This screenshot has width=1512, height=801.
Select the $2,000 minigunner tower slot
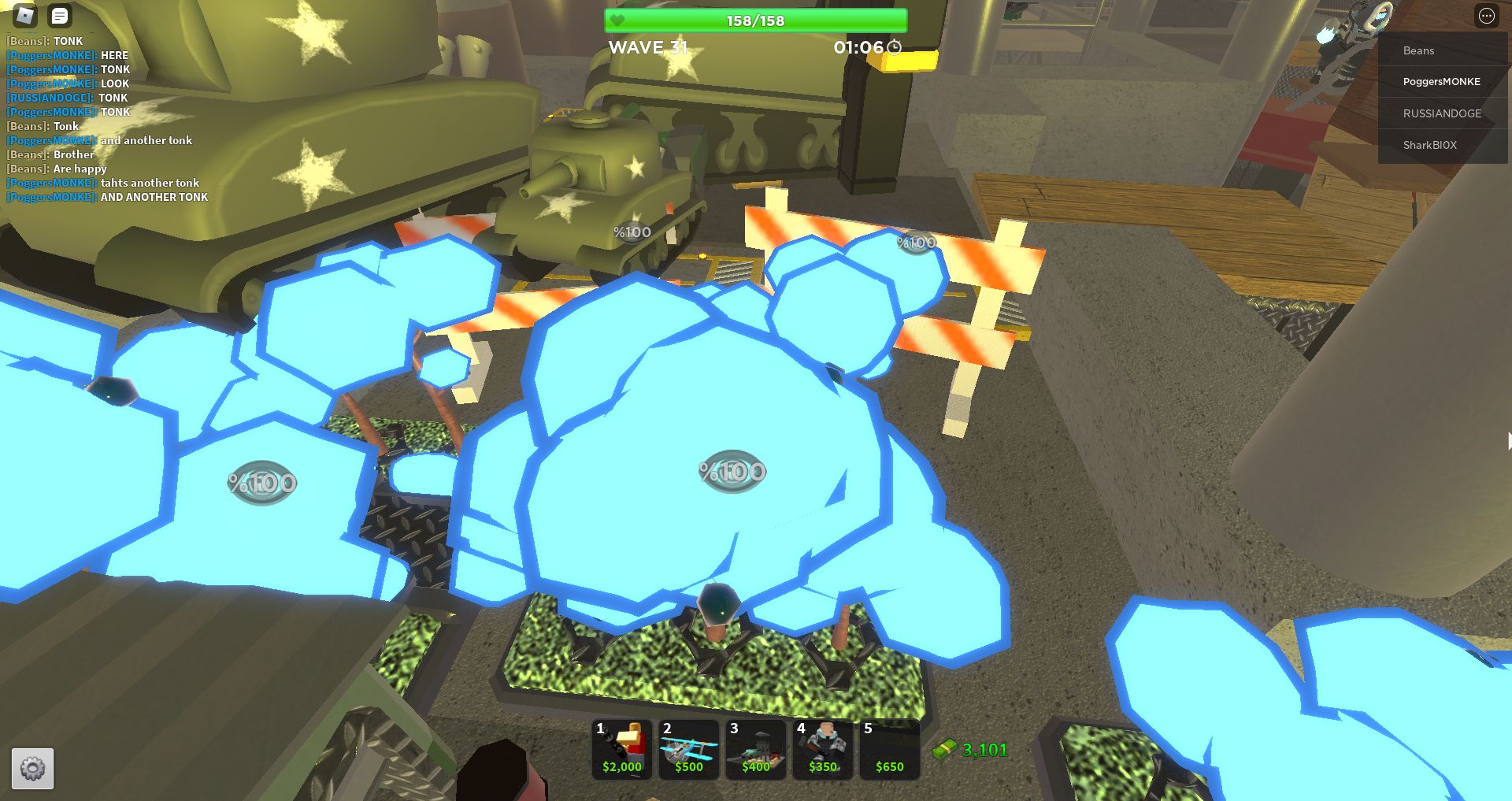click(x=622, y=749)
